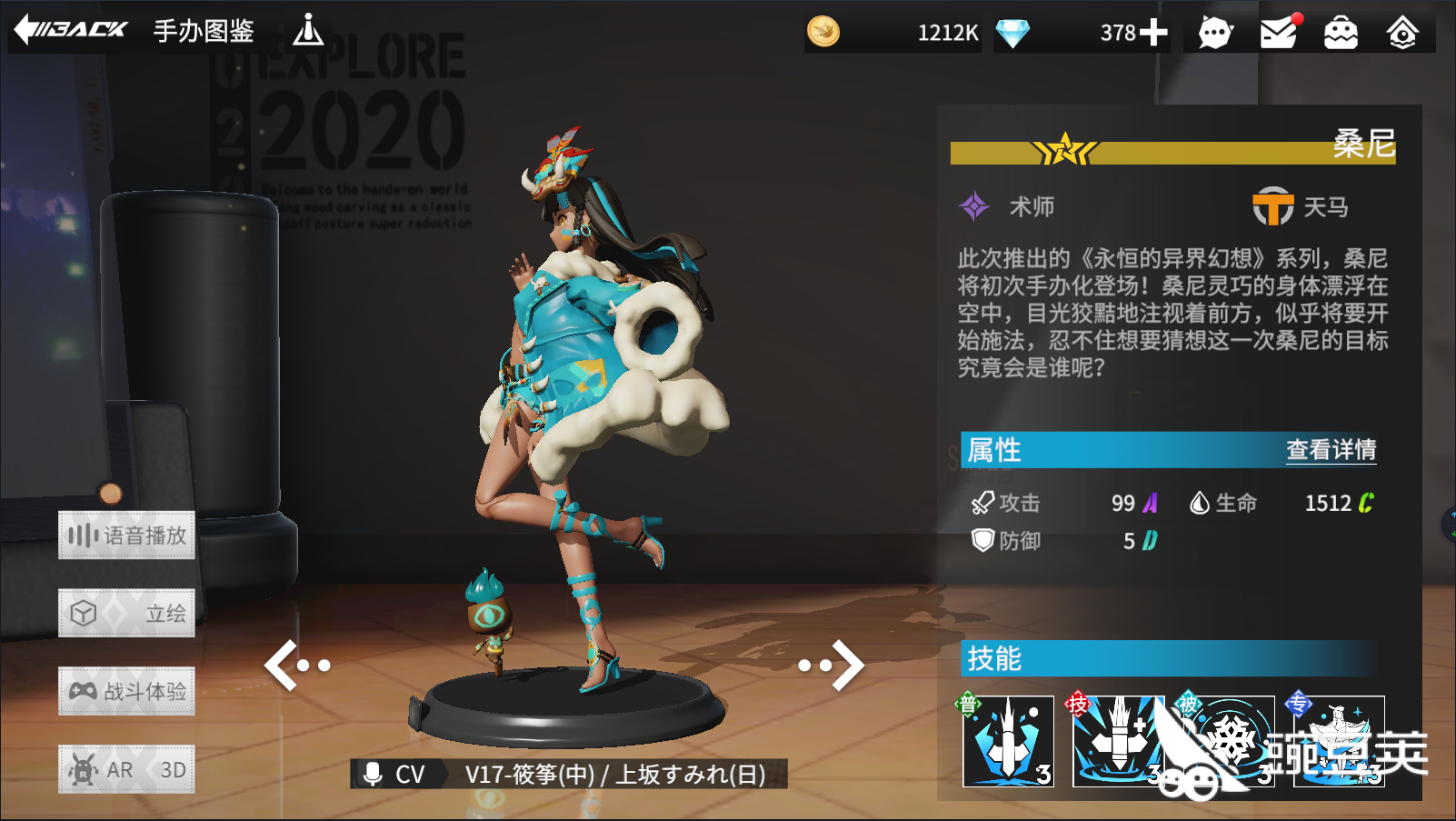This screenshot has height=821, width=1456.
Task: Tap the BACK button to exit the gallery
Action: point(68,29)
